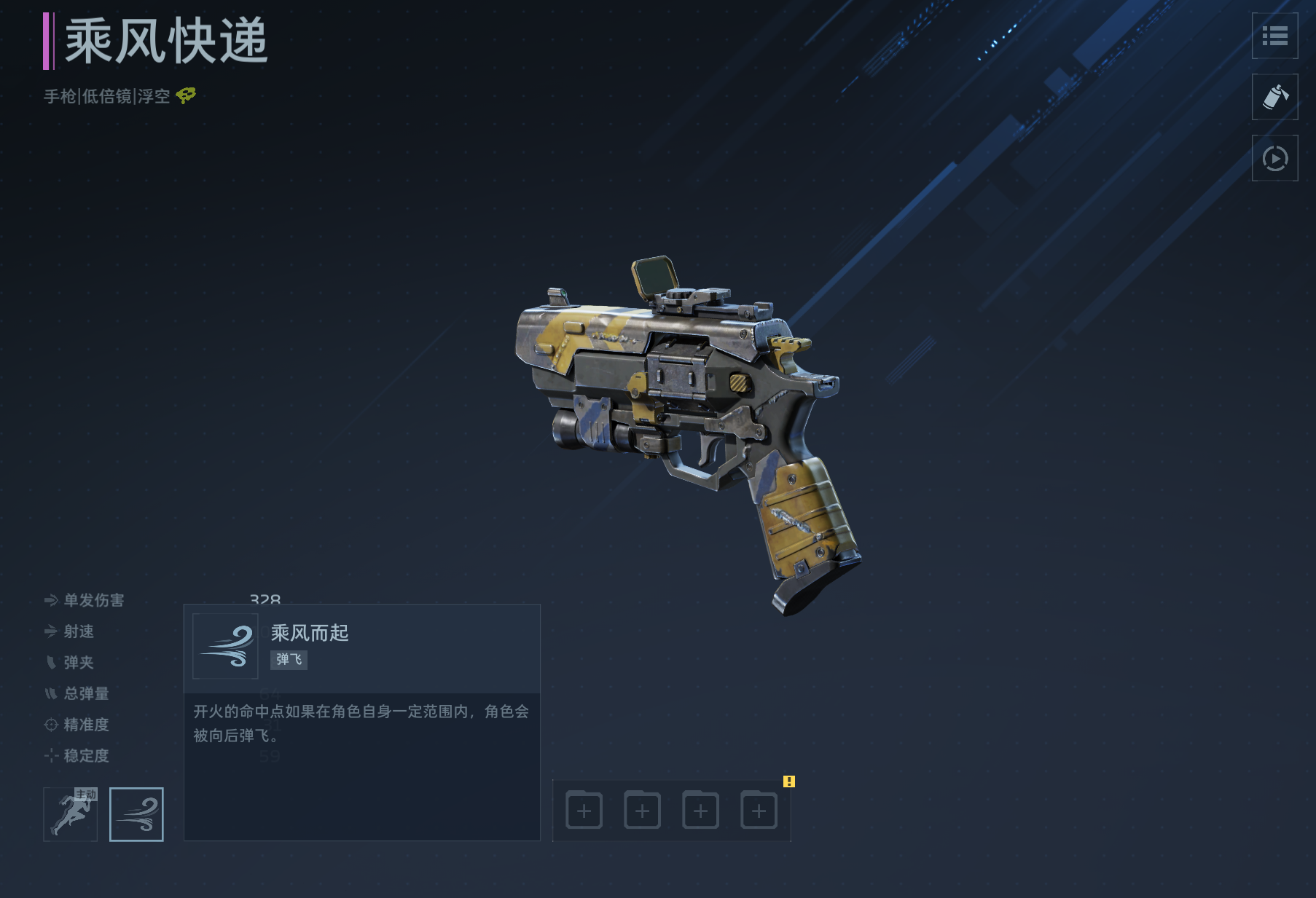This screenshot has width=1316, height=898.
Task: Open the spray paint skin button
Action: point(1274,97)
